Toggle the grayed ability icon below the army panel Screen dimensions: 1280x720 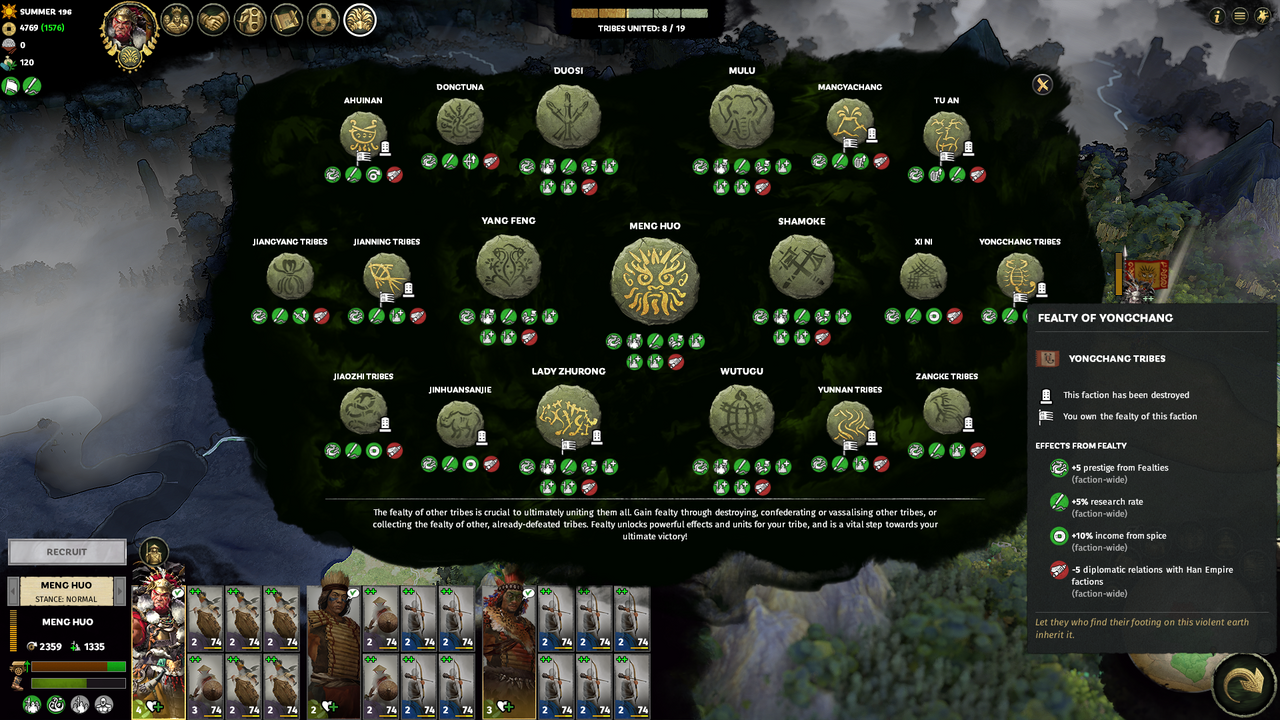coord(81,705)
